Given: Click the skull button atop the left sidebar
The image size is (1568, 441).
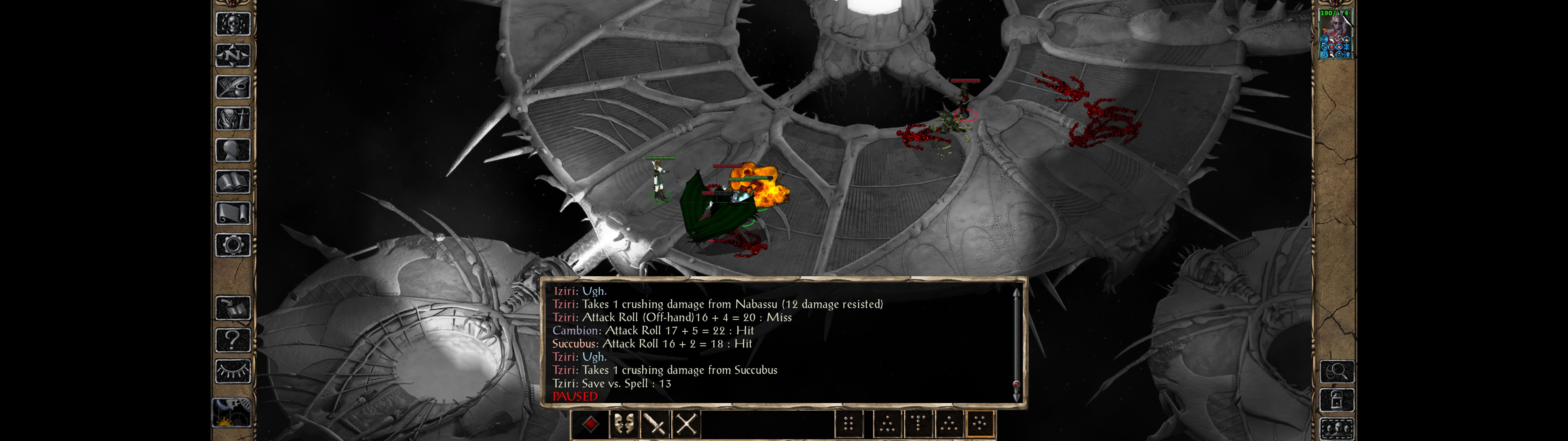Looking at the screenshot, I should pos(233,24).
